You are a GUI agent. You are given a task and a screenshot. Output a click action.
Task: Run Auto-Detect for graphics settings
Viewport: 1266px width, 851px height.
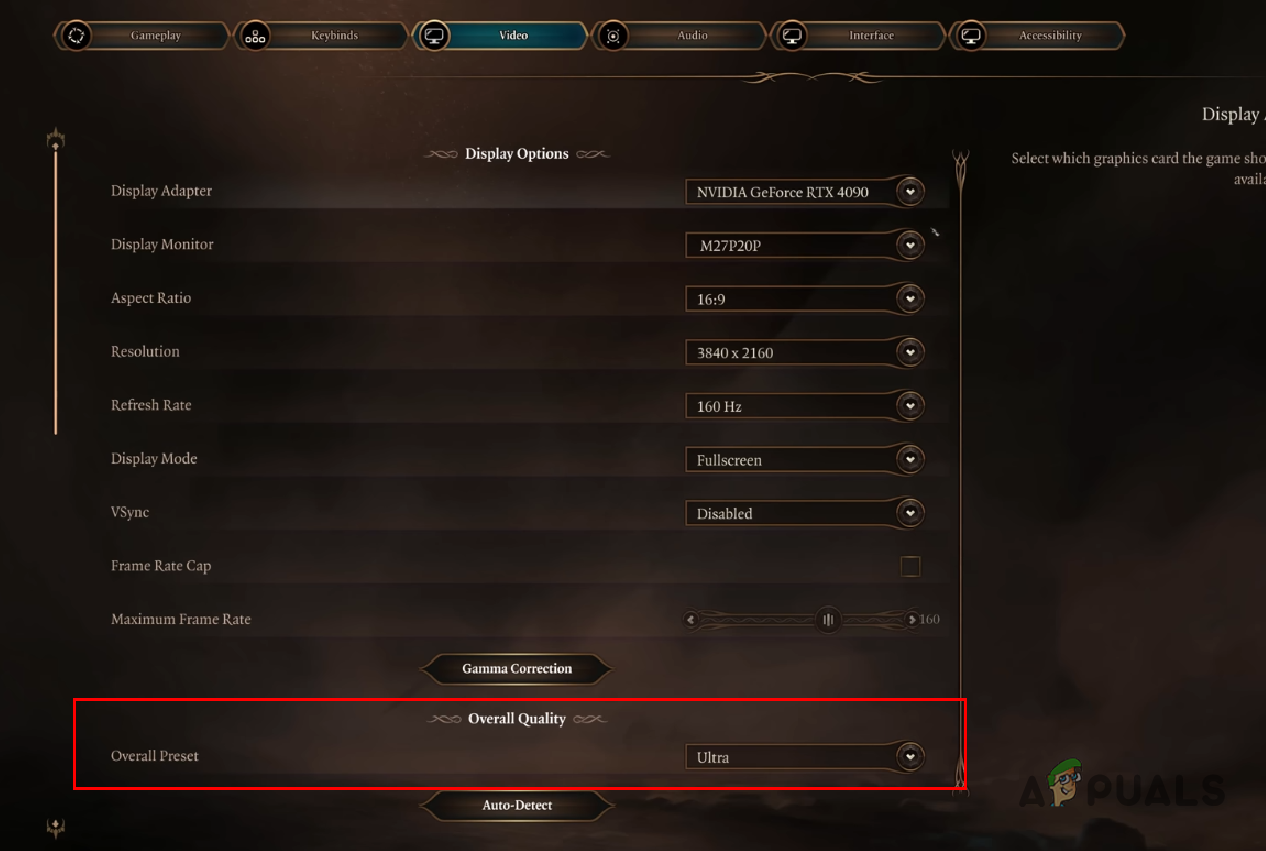tap(517, 805)
